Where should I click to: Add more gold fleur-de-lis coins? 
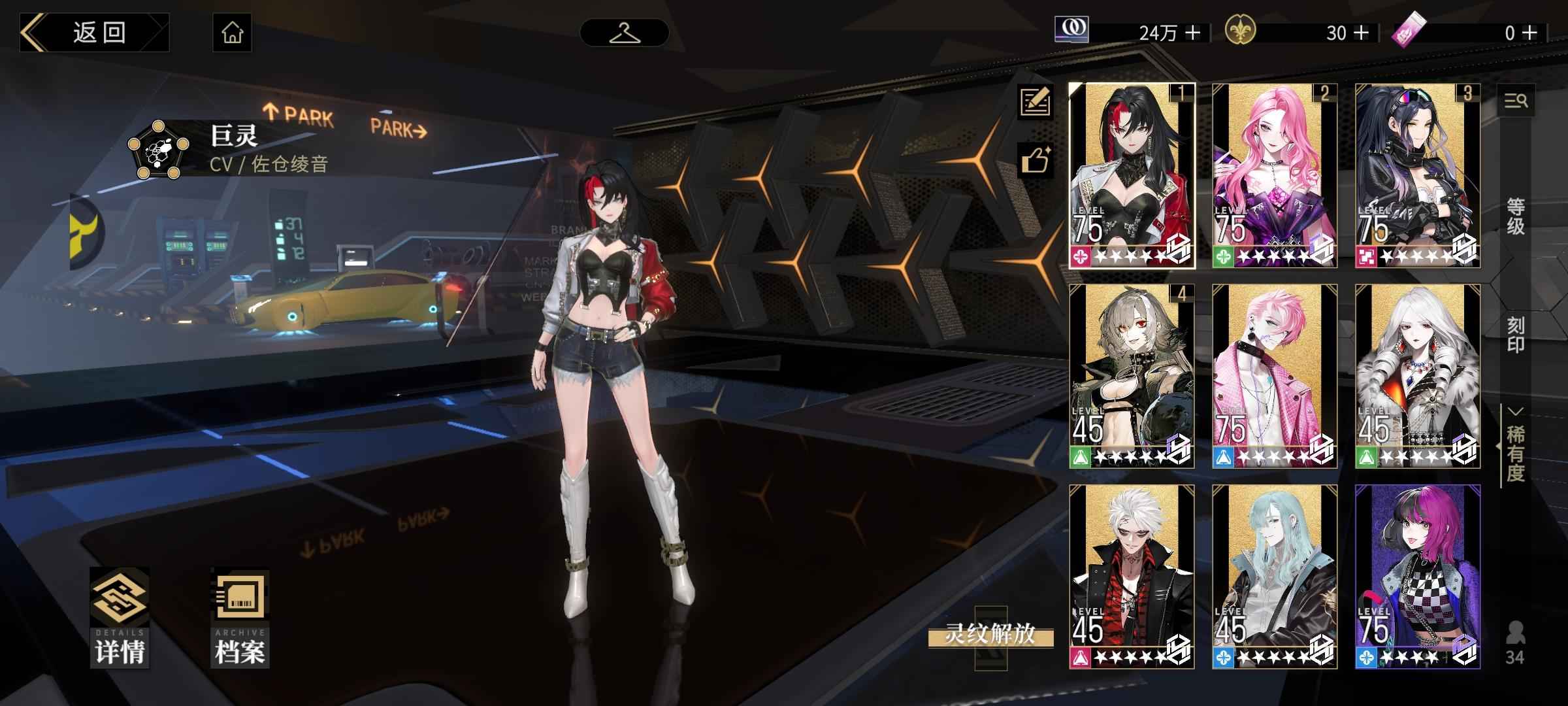tap(1362, 33)
